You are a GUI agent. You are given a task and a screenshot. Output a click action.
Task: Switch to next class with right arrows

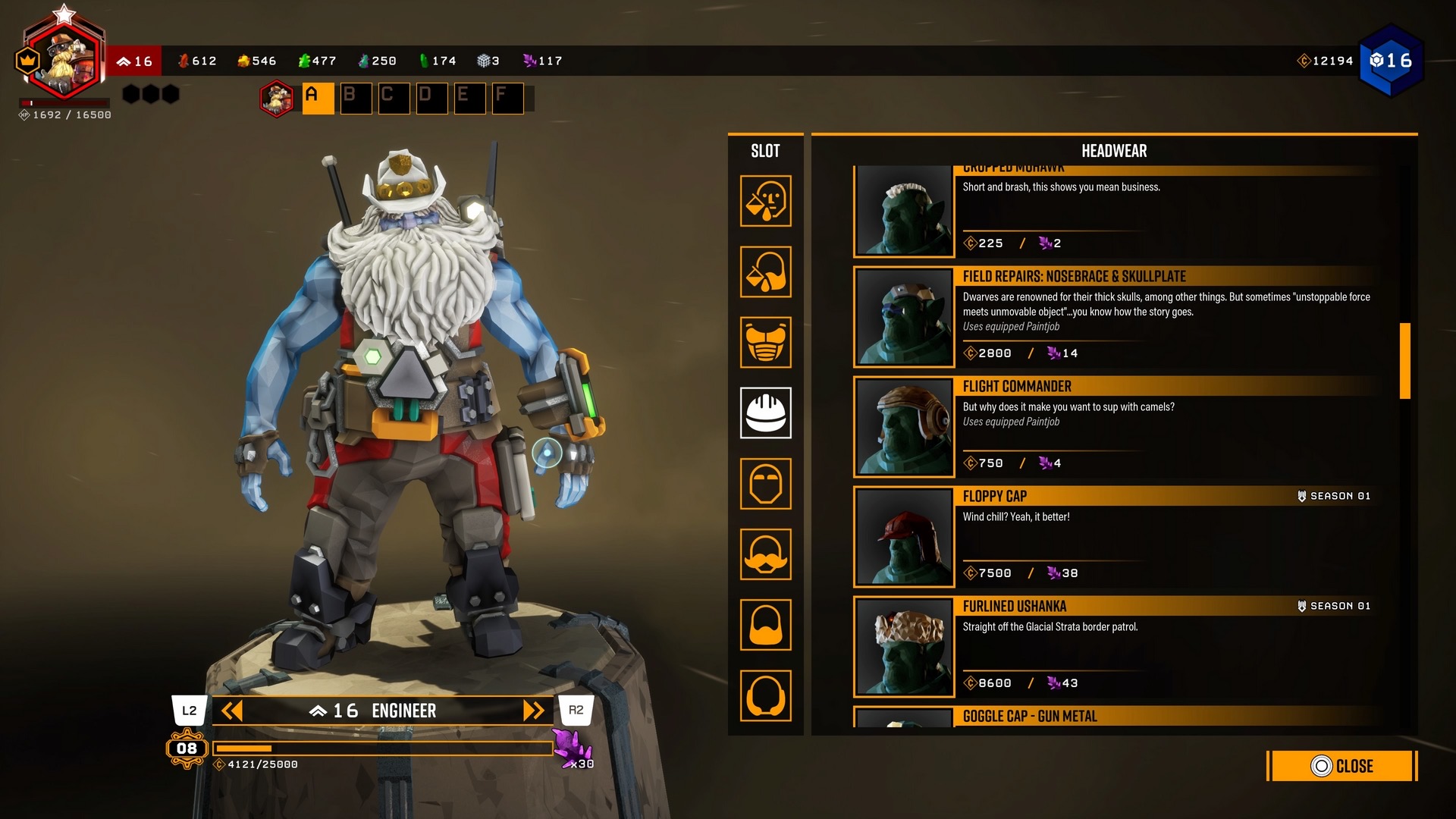click(x=534, y=711)
